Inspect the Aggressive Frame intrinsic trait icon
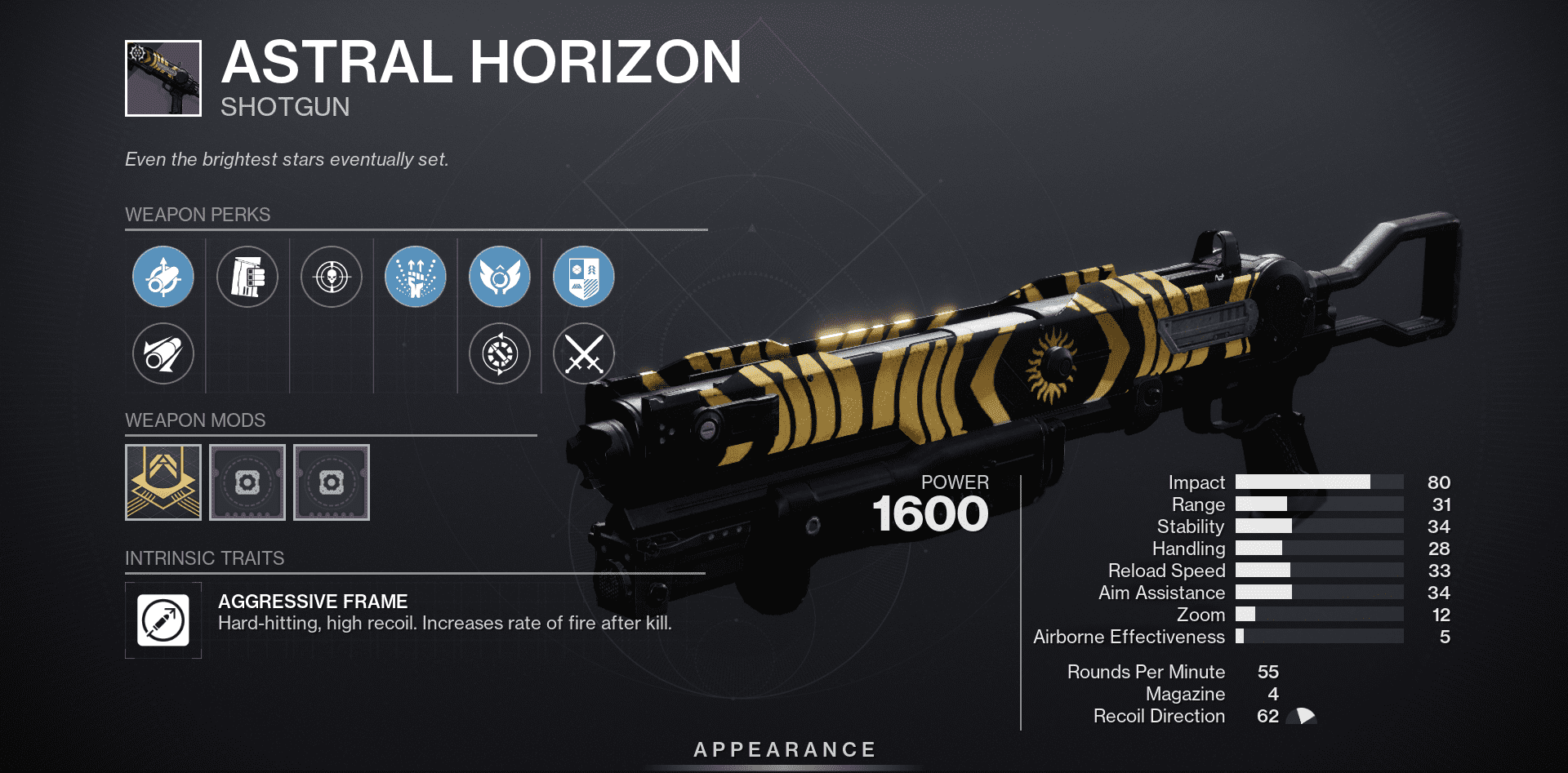 (163, 620)
